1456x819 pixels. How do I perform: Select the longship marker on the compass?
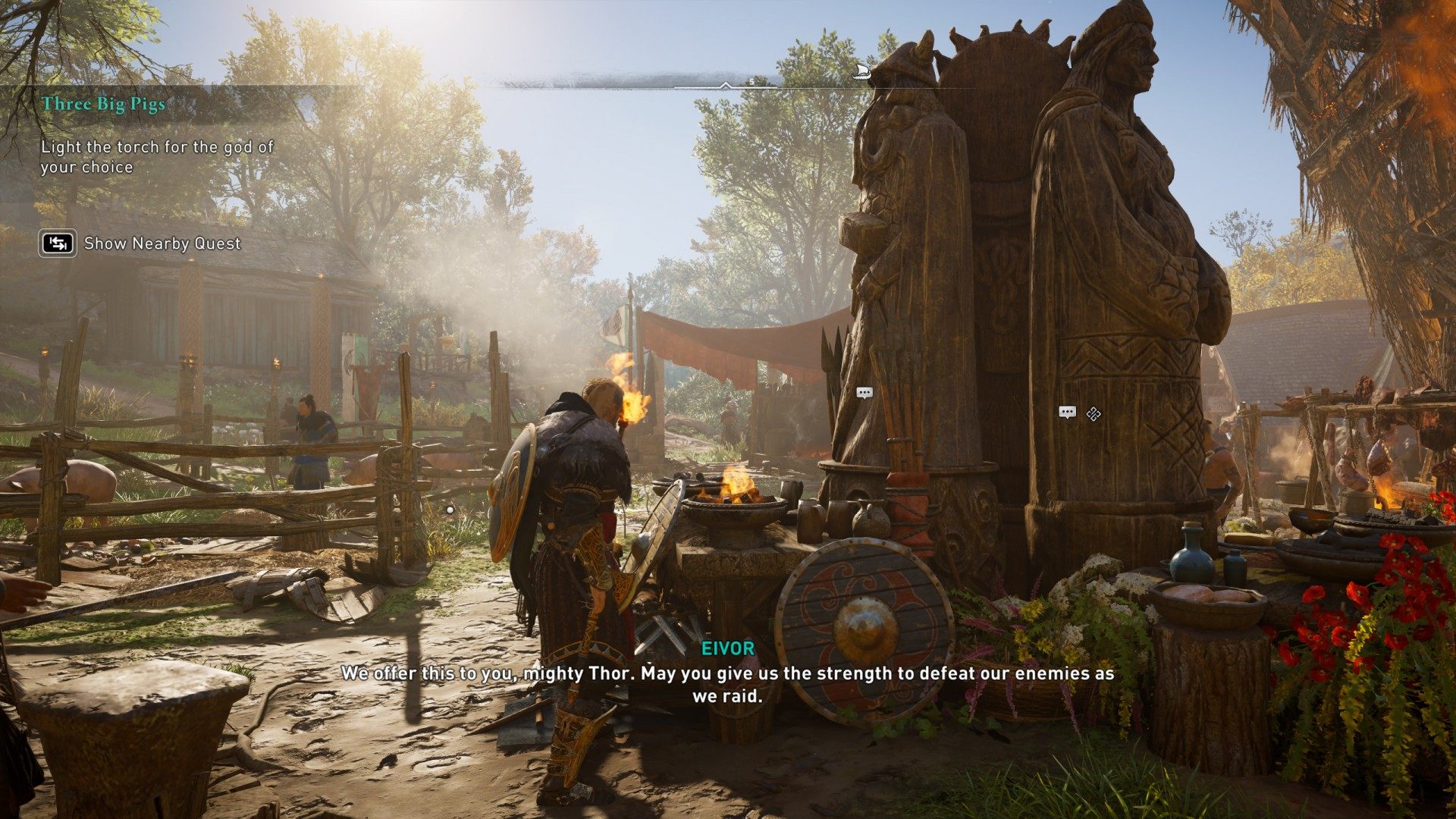coord(861,72)
